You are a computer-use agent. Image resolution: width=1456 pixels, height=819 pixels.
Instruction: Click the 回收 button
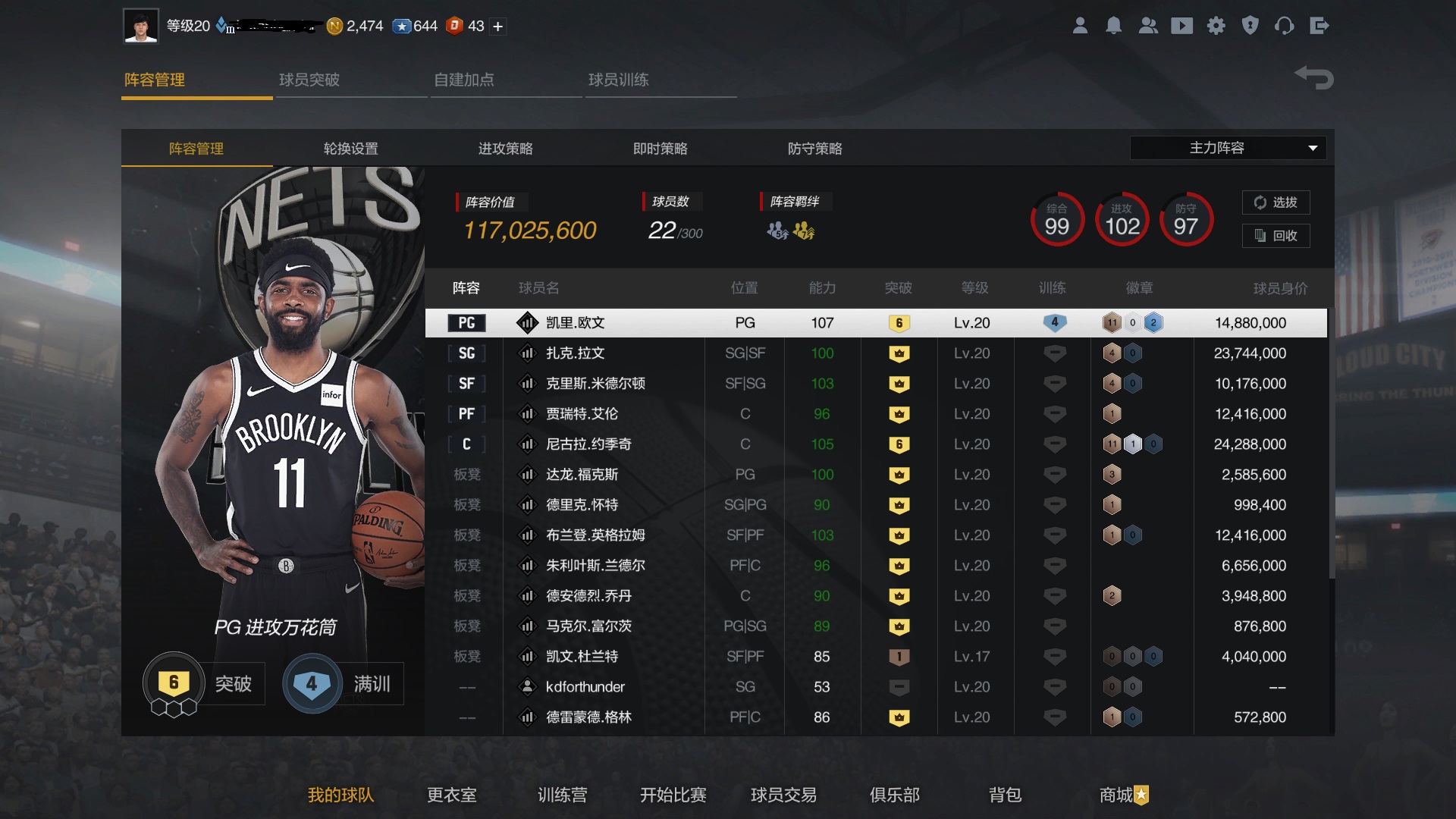pyautogui.click(x=1277, y=236)
